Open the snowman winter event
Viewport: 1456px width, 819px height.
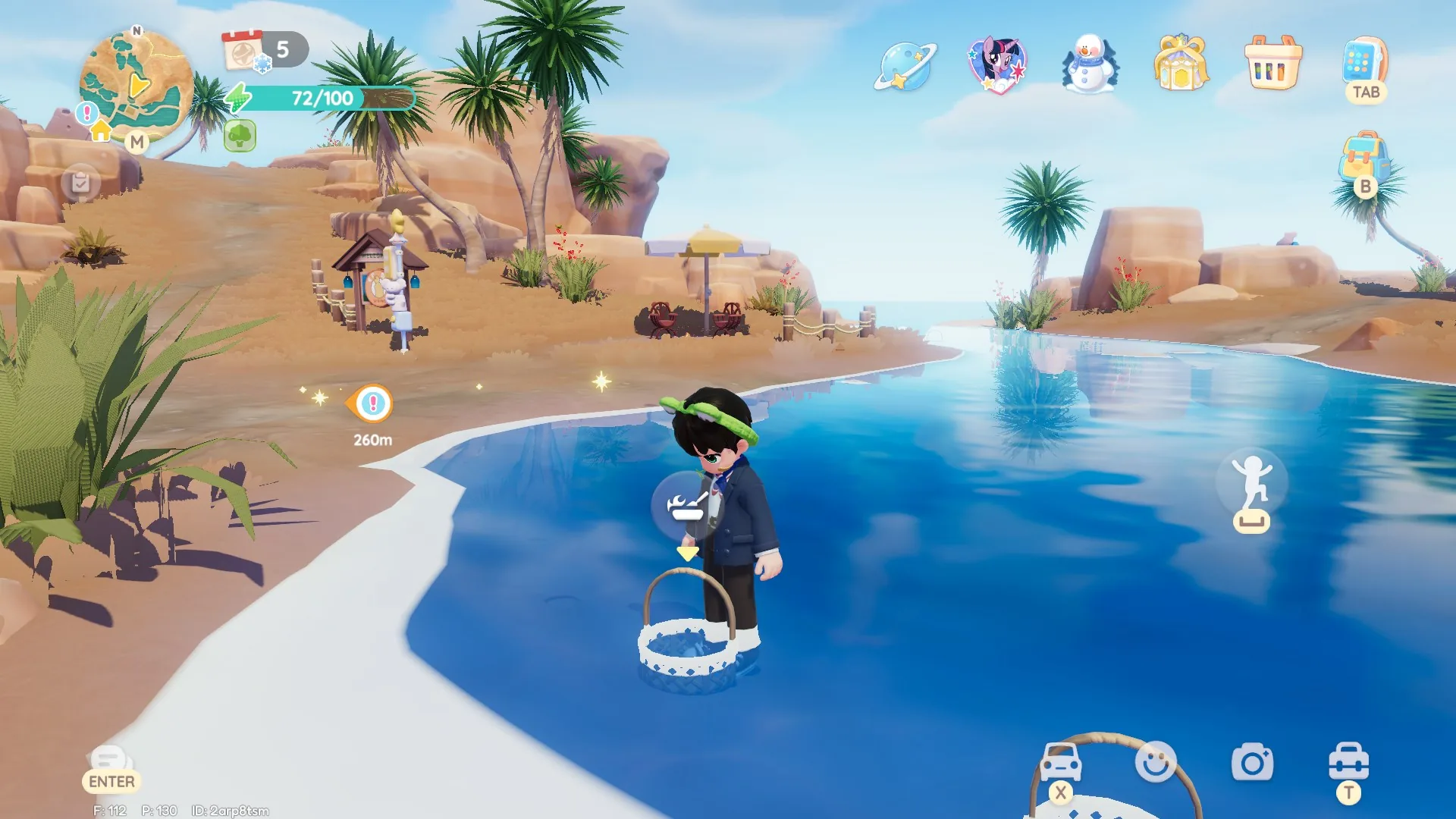(x=1090, y=64)
